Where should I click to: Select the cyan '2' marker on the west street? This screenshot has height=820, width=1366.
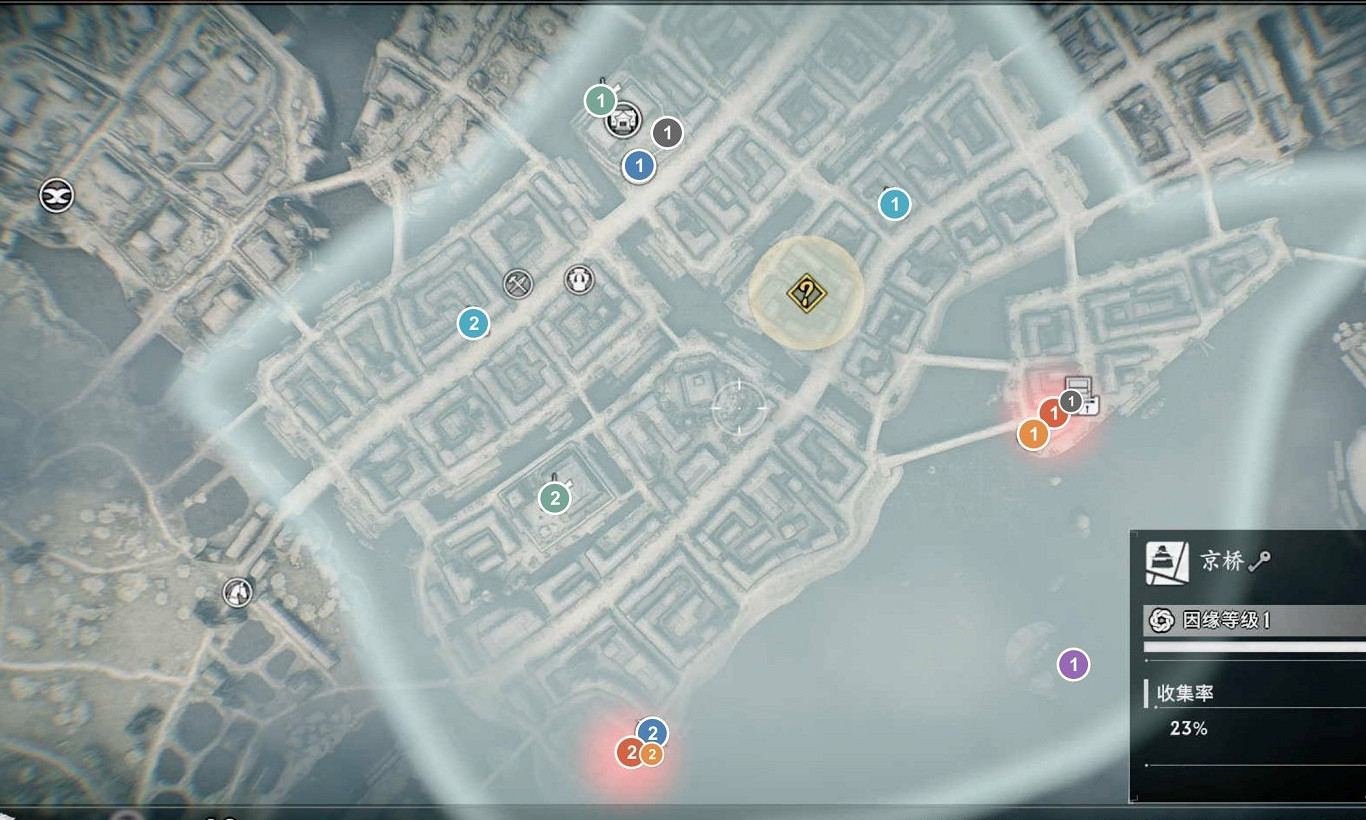471,323
